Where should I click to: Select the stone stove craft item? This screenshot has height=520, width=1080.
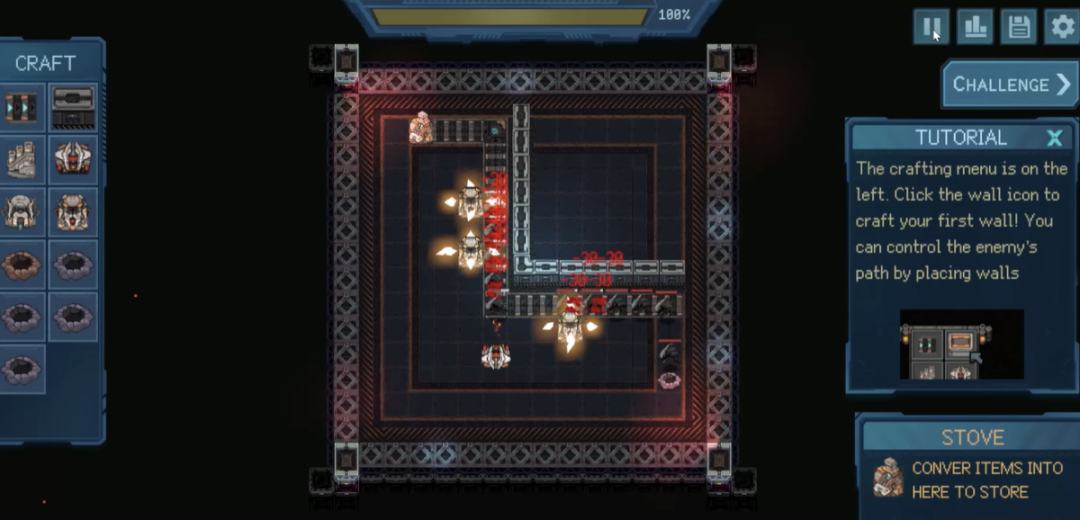coord(21,159)
